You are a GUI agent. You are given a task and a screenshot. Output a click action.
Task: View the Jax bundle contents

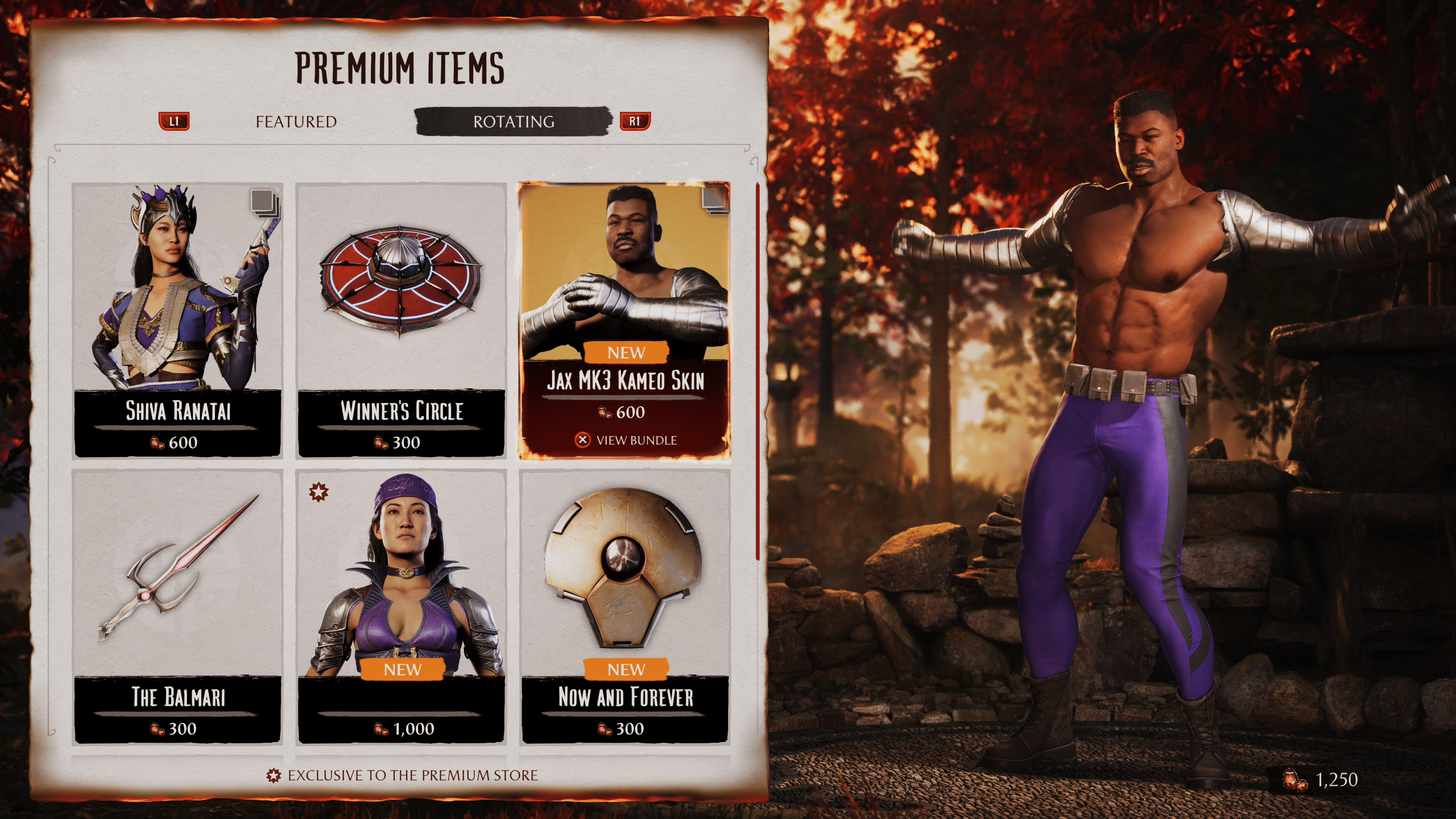point(626,440)
